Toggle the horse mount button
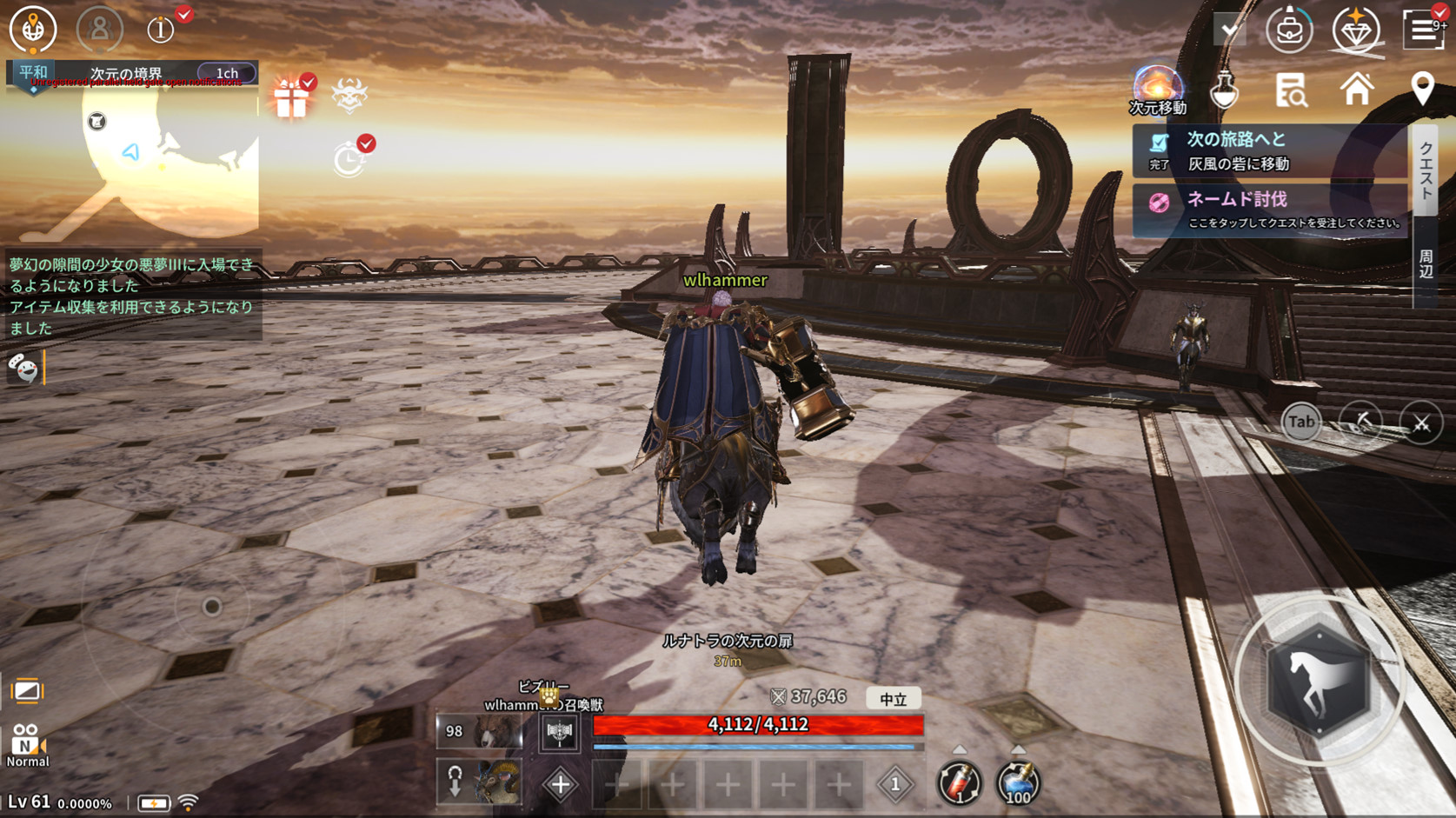1456x818 pixels. (x=1319, y=682)
